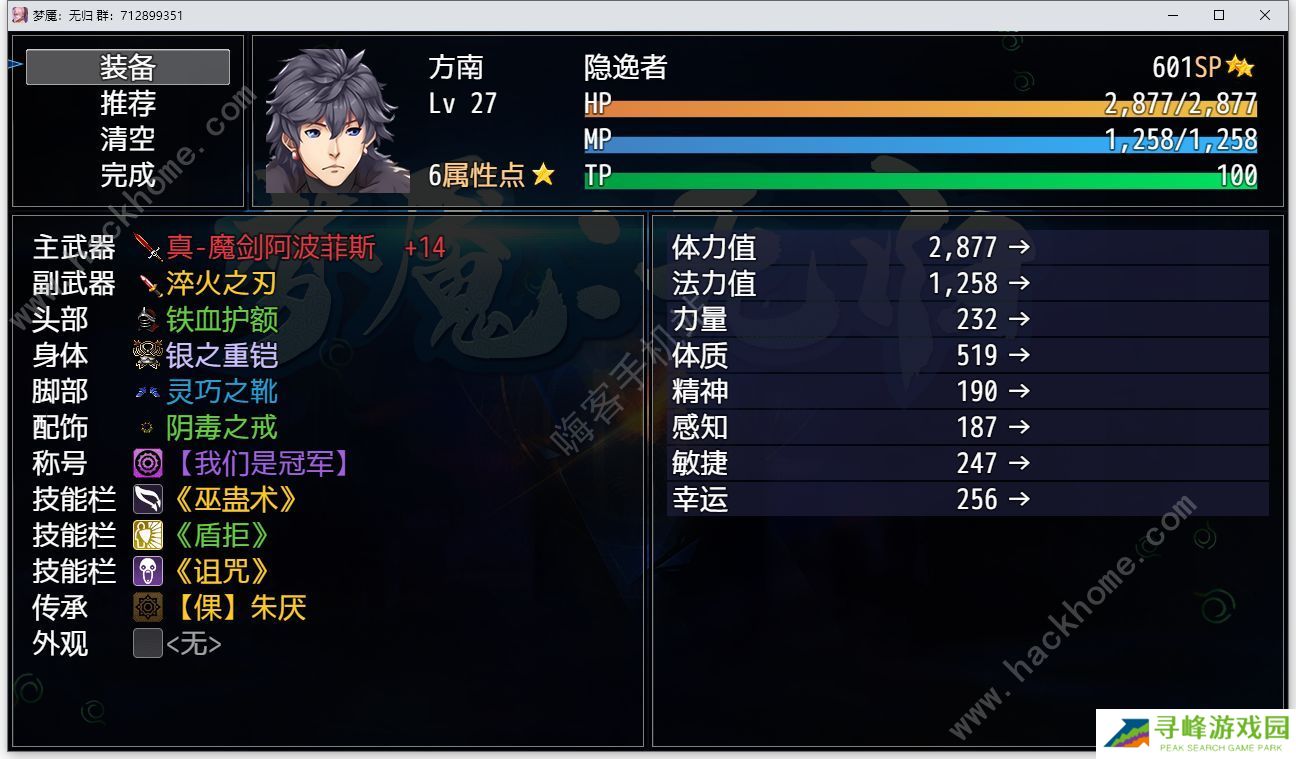Click the 阴毒之戒 accessory ring icon
This screenshot has height=759, width=1296.
point(146,428)
